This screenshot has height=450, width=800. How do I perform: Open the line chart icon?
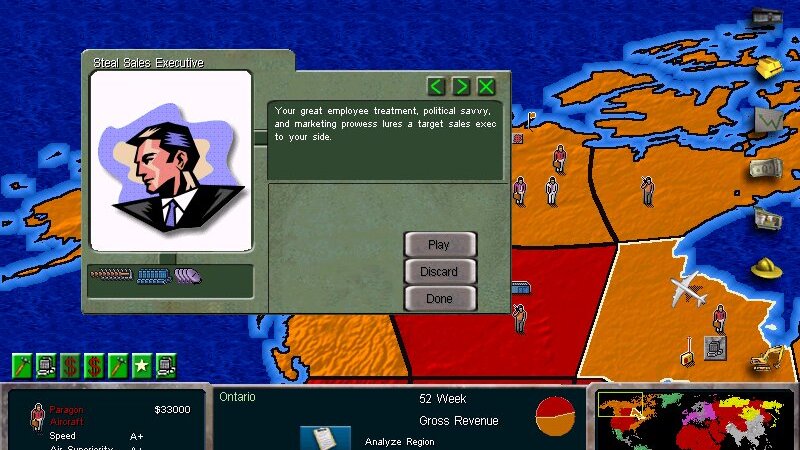pos(768,119)
